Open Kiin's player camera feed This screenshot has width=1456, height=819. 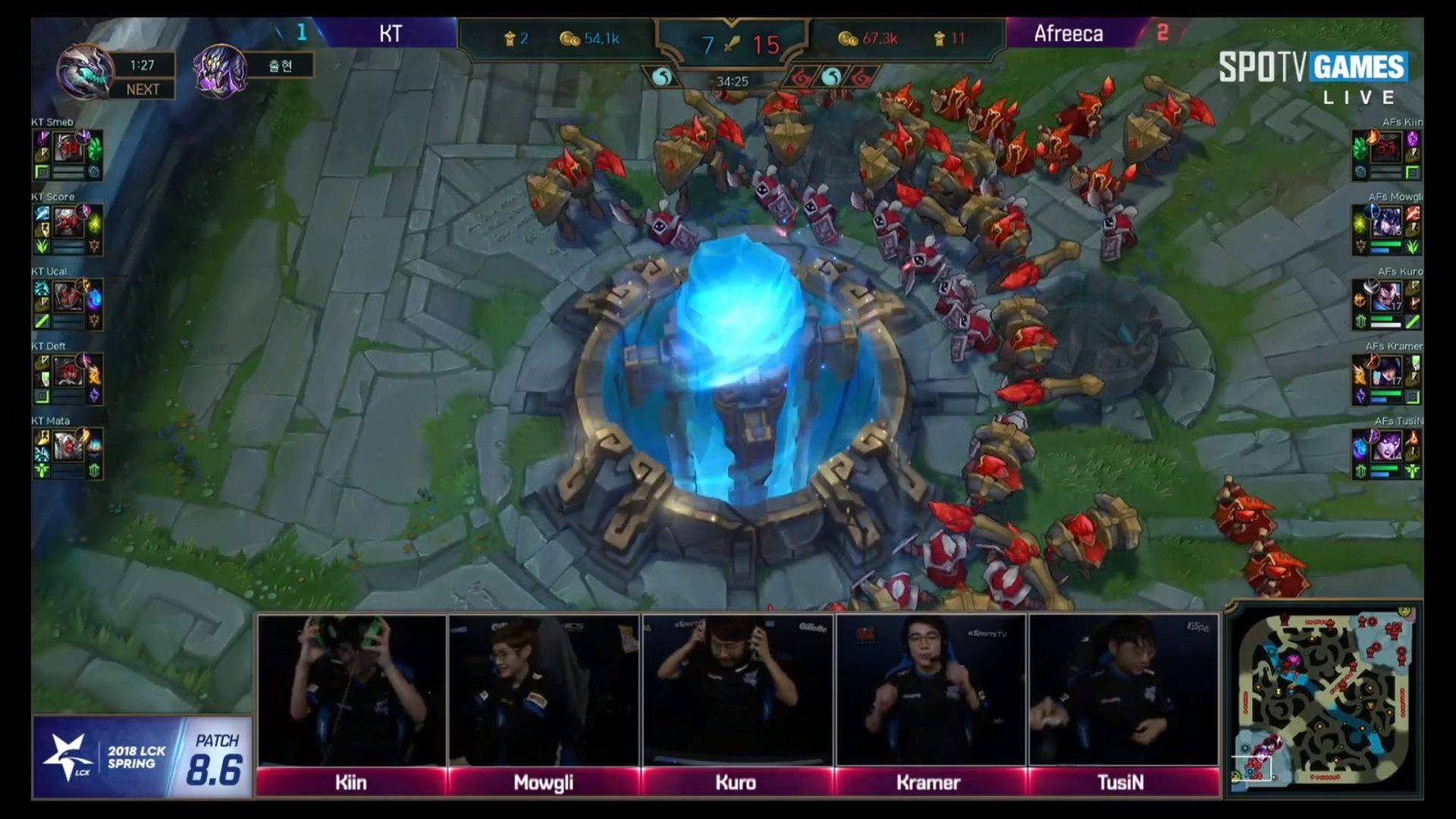351,690
